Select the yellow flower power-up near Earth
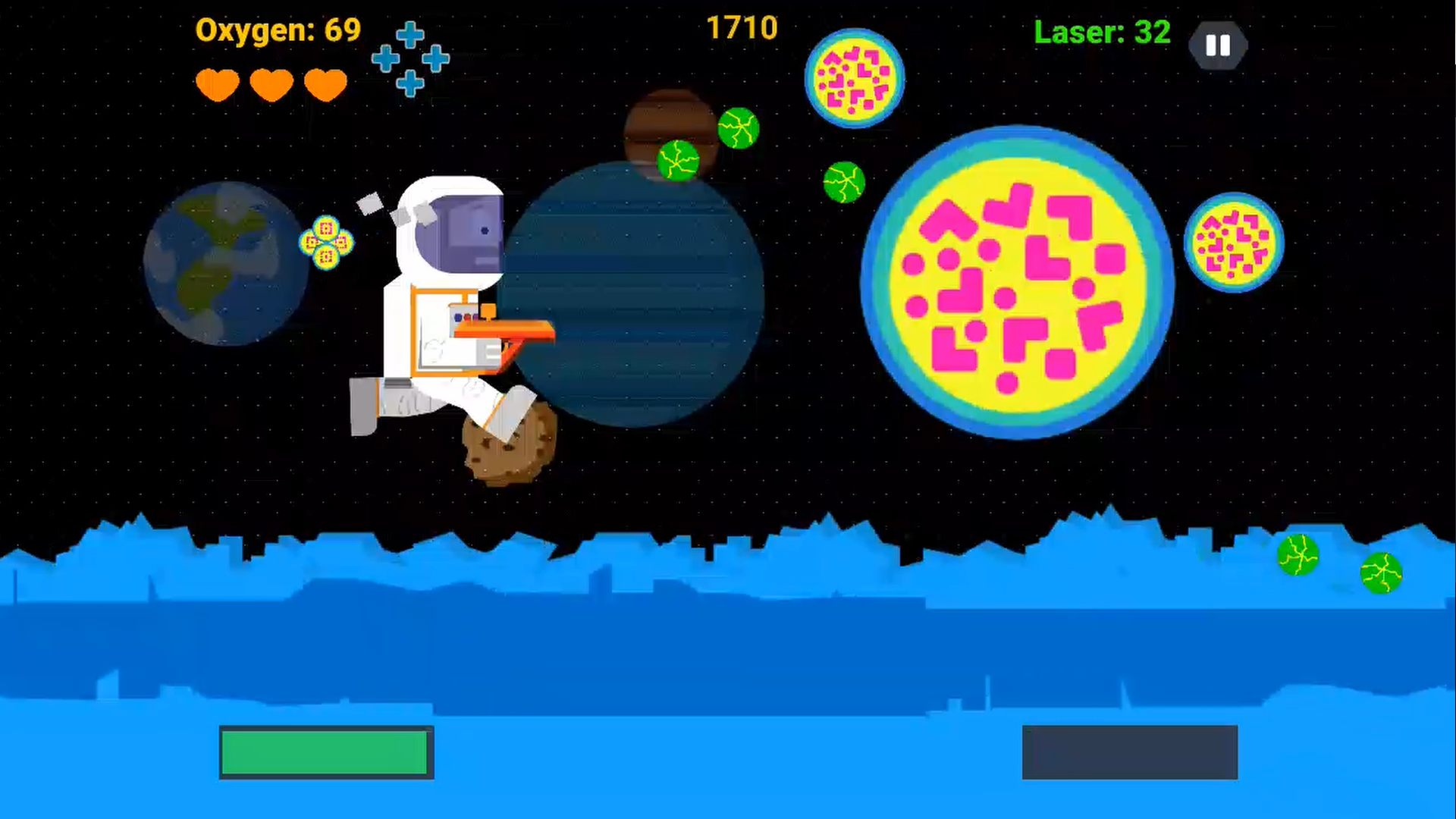 coord(326,241)
